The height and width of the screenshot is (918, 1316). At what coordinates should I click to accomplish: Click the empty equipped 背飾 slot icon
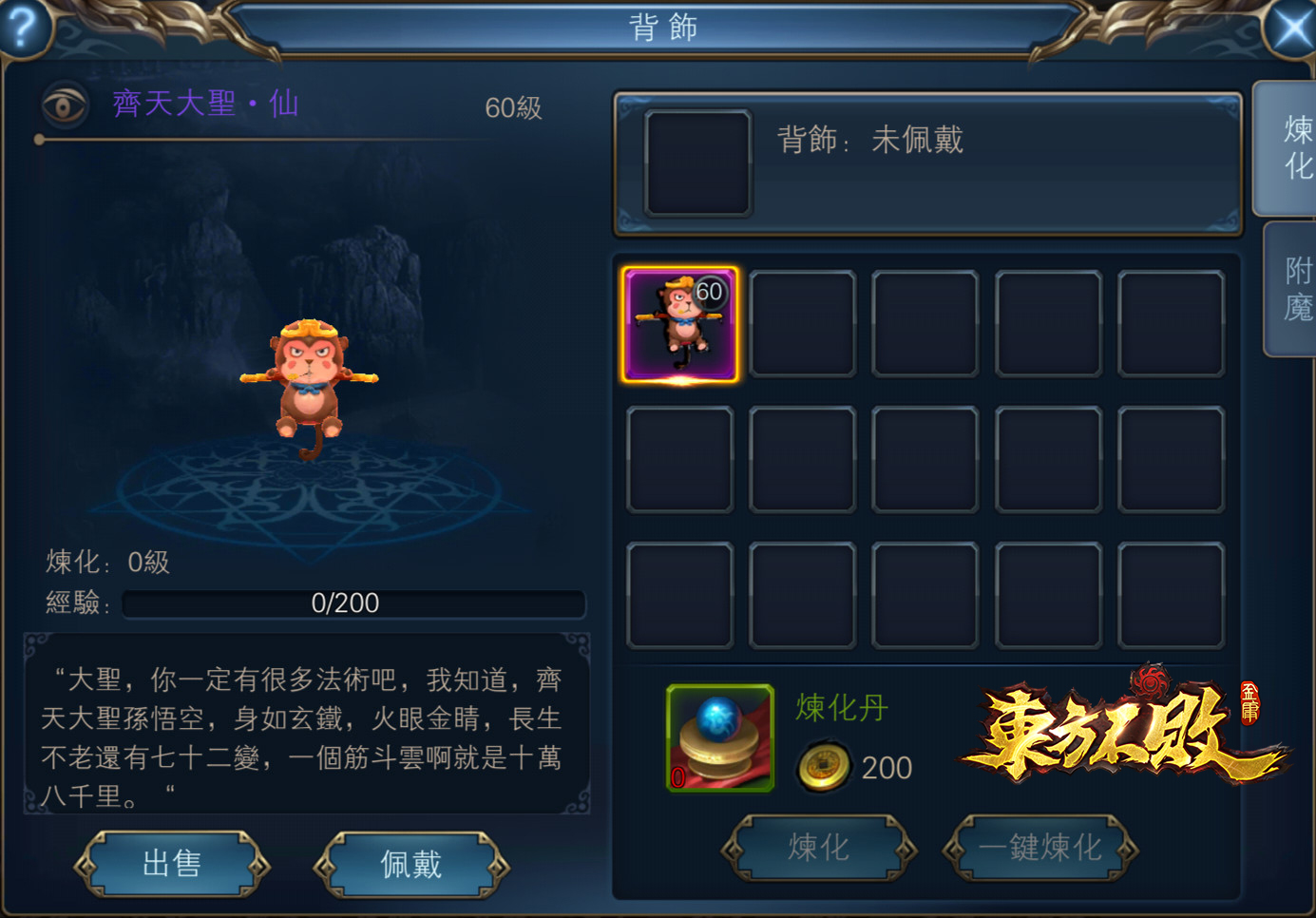point(698,163)
